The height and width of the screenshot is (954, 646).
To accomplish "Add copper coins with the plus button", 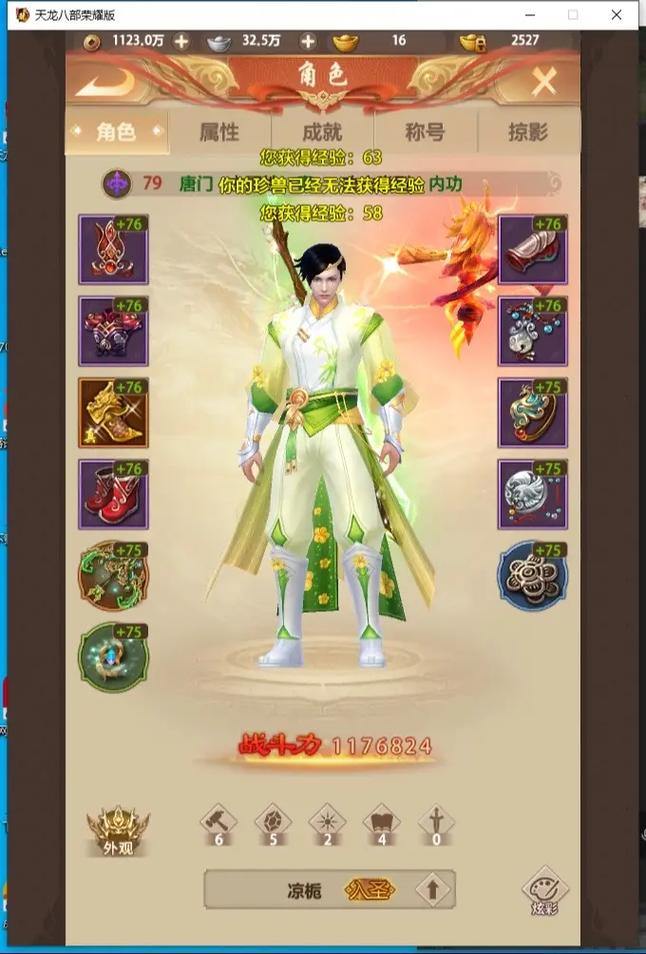I will coord(181,41).
